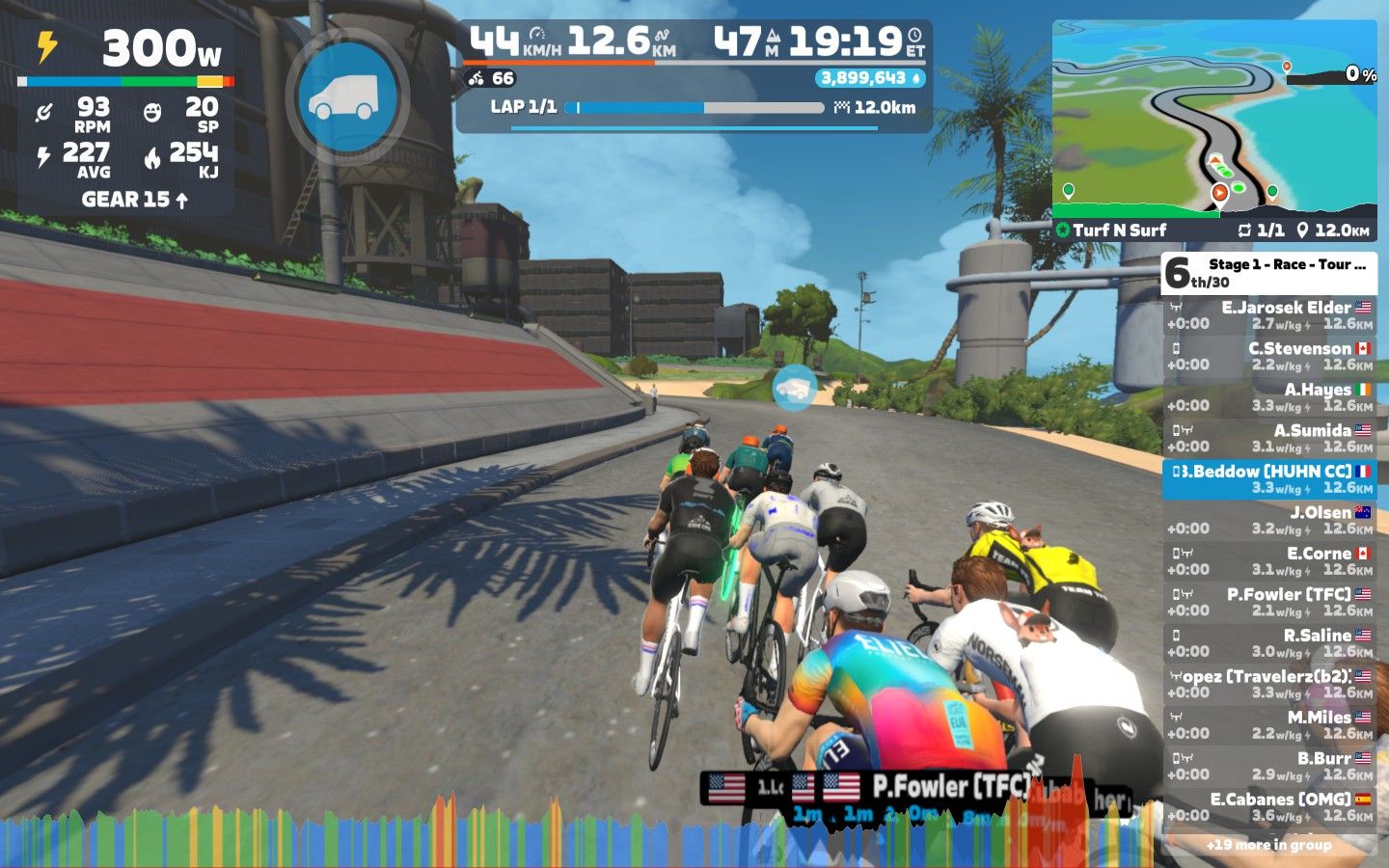Image resolution: width=1389 pixels, height=868 pixels.
Task: Select J.Olsen in the rider list
Action: pyautogui.click(x=1268, y=520)
